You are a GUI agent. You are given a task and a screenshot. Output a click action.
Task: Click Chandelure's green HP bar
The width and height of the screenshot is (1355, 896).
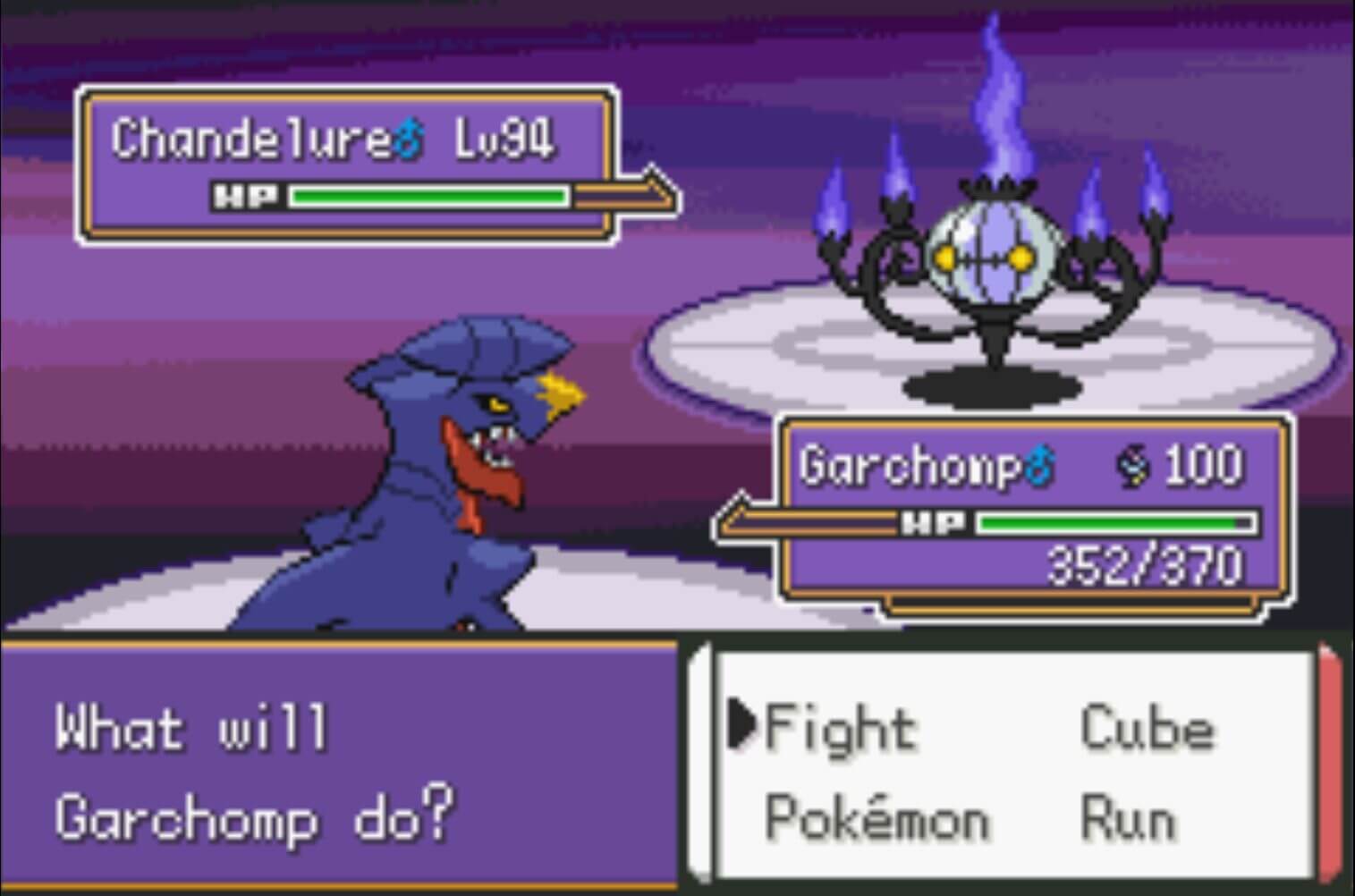click(x=429, y=196)
